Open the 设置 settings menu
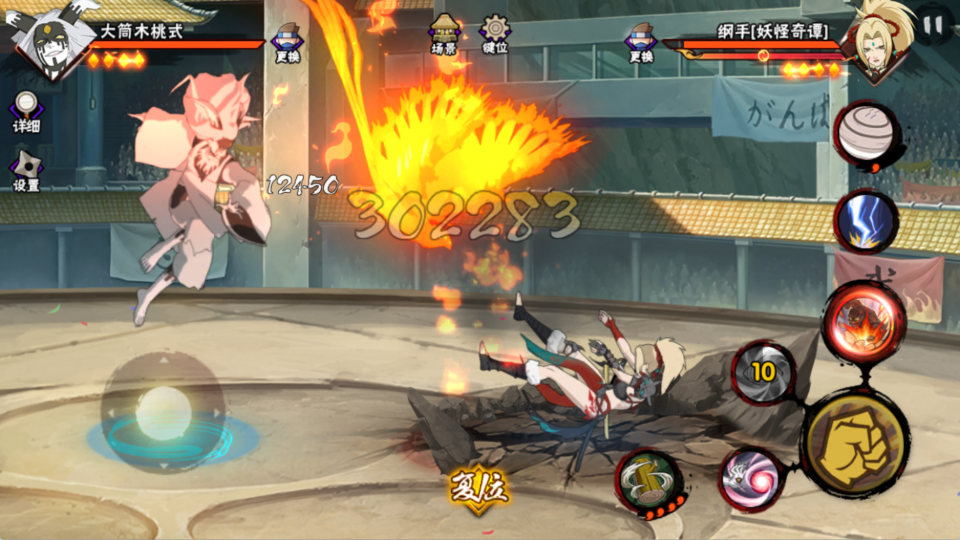Screen dimensions: 960x540 [26, 170]
